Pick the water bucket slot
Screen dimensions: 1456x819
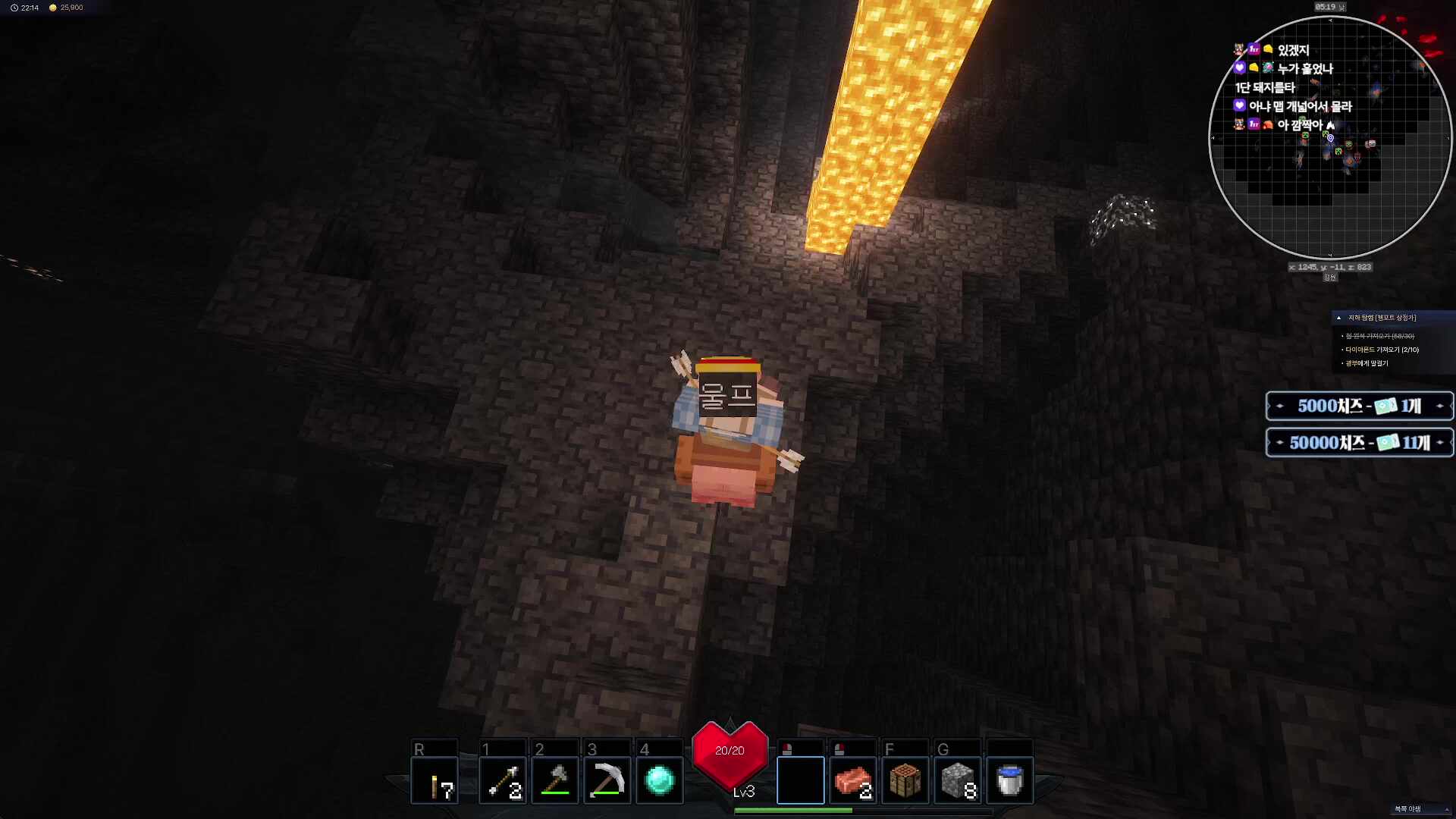[1010, 780]
